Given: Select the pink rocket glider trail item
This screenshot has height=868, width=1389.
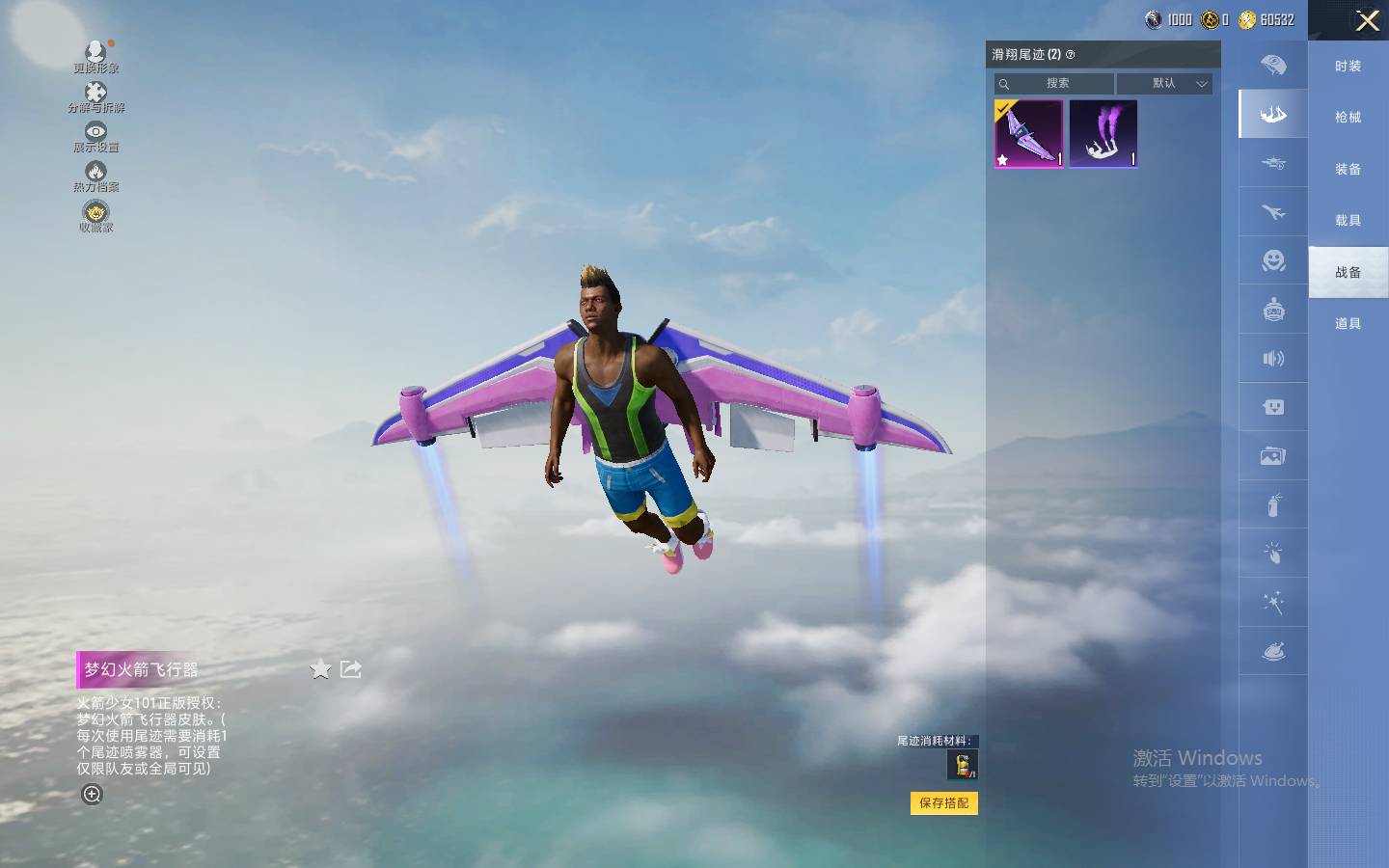Looking at the screenshot, I should point(1029,134).
